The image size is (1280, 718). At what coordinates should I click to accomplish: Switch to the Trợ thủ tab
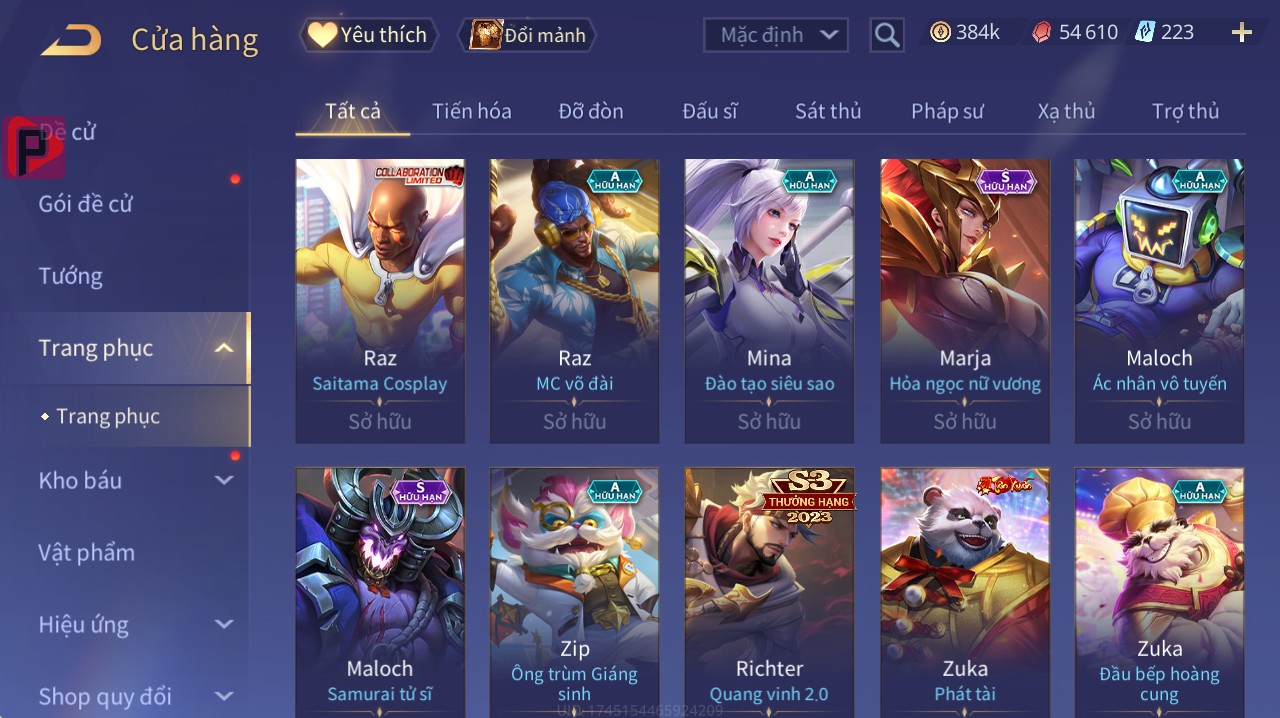coord(1185,111)
